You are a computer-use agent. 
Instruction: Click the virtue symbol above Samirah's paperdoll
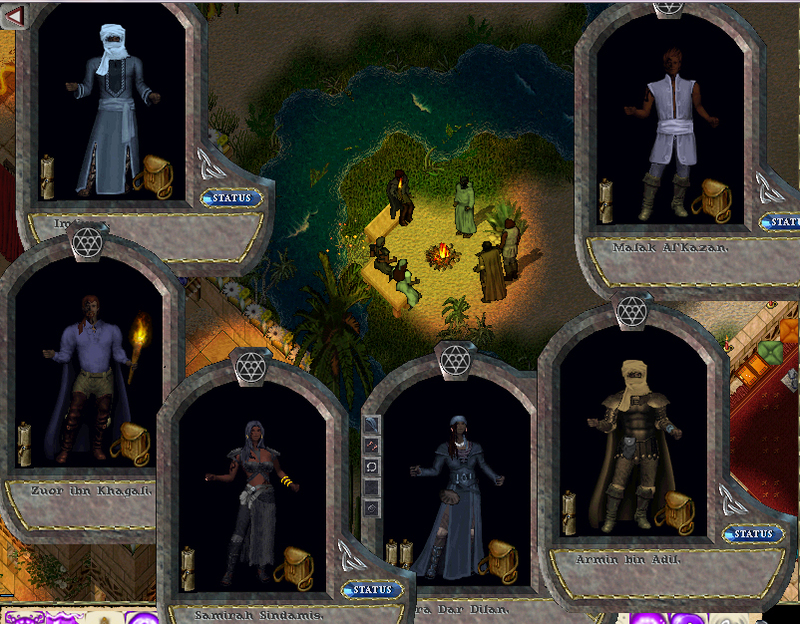251,366
